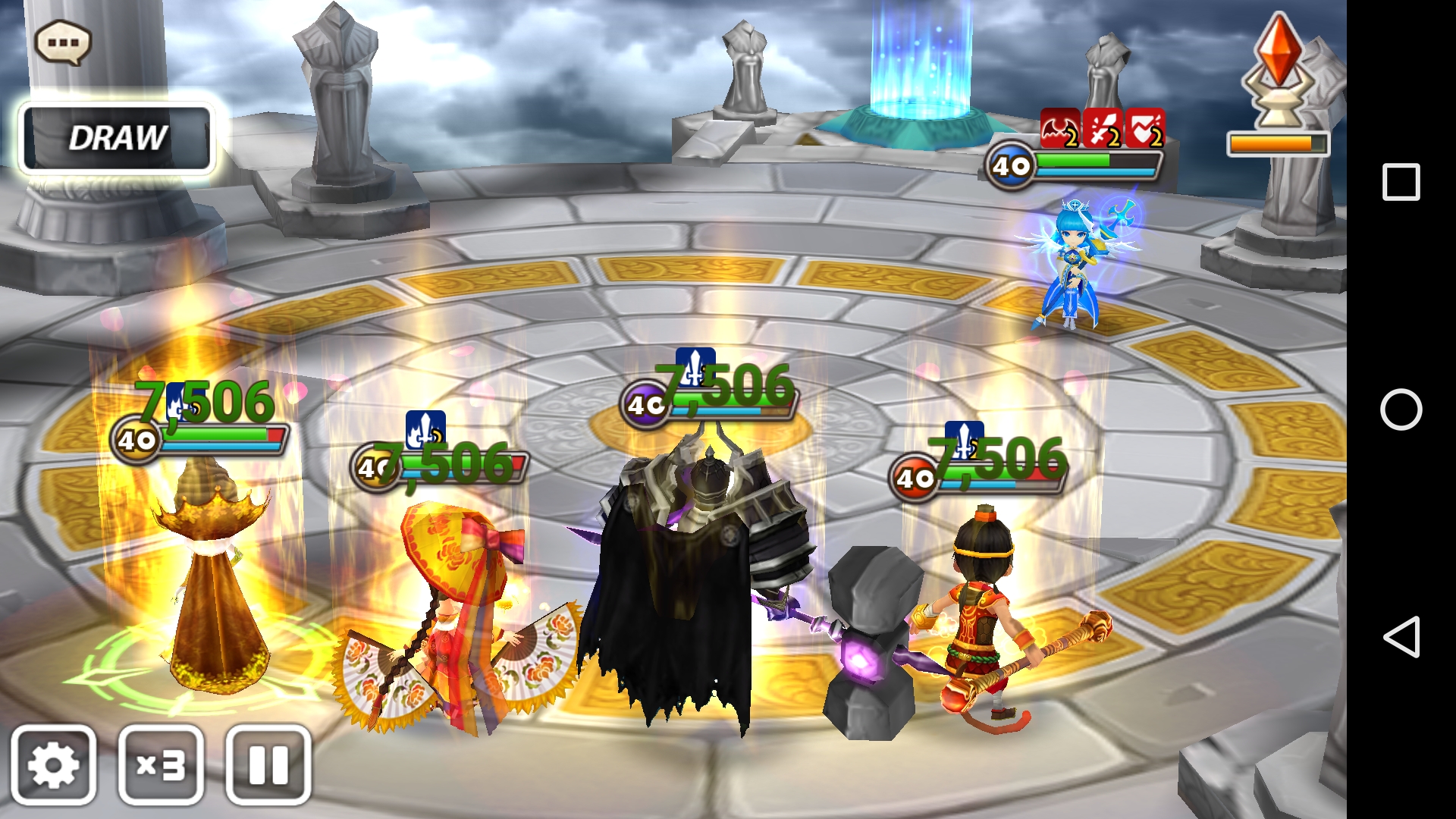Pause the battle
This screenshot has width=1456, height=819.
point(268,764)
